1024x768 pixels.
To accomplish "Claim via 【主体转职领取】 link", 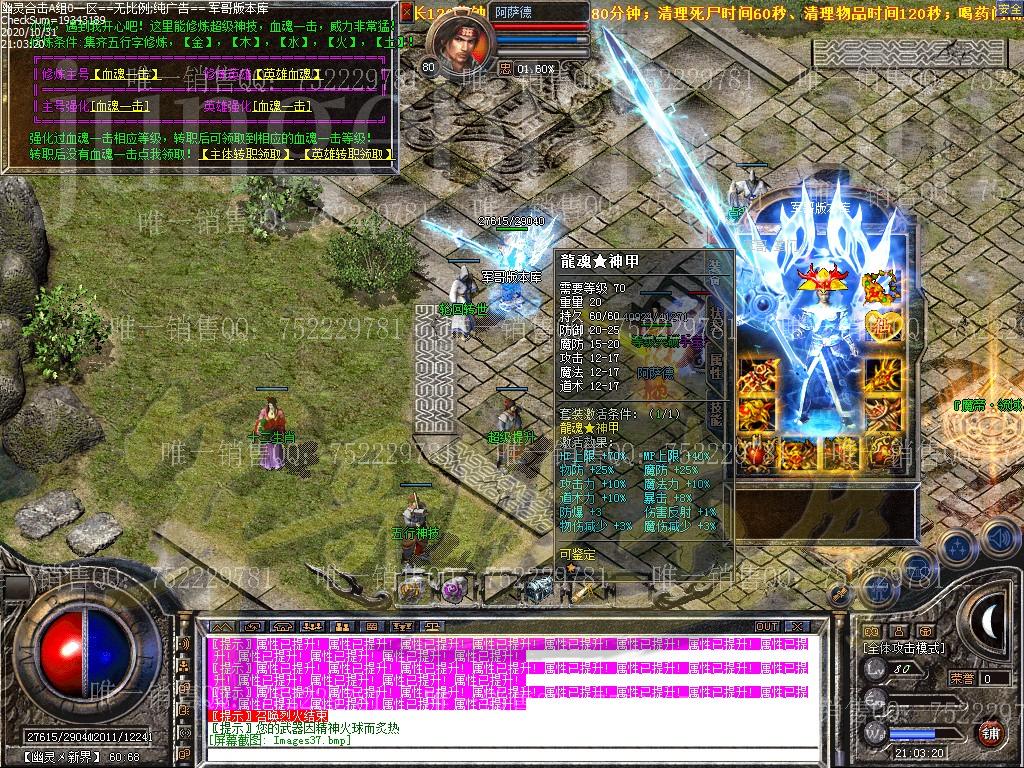I will (247, 155).
